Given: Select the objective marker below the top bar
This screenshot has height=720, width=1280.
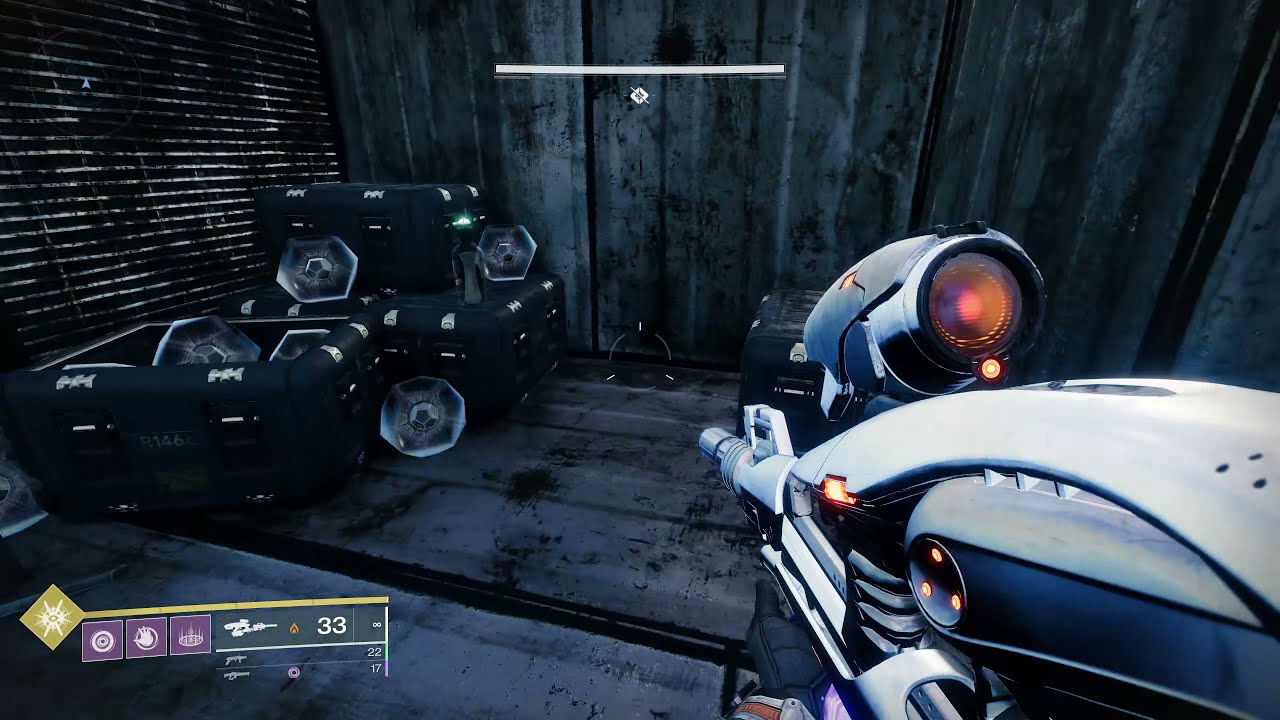Looking at the screenshot, I should click(x=640, y=96).
